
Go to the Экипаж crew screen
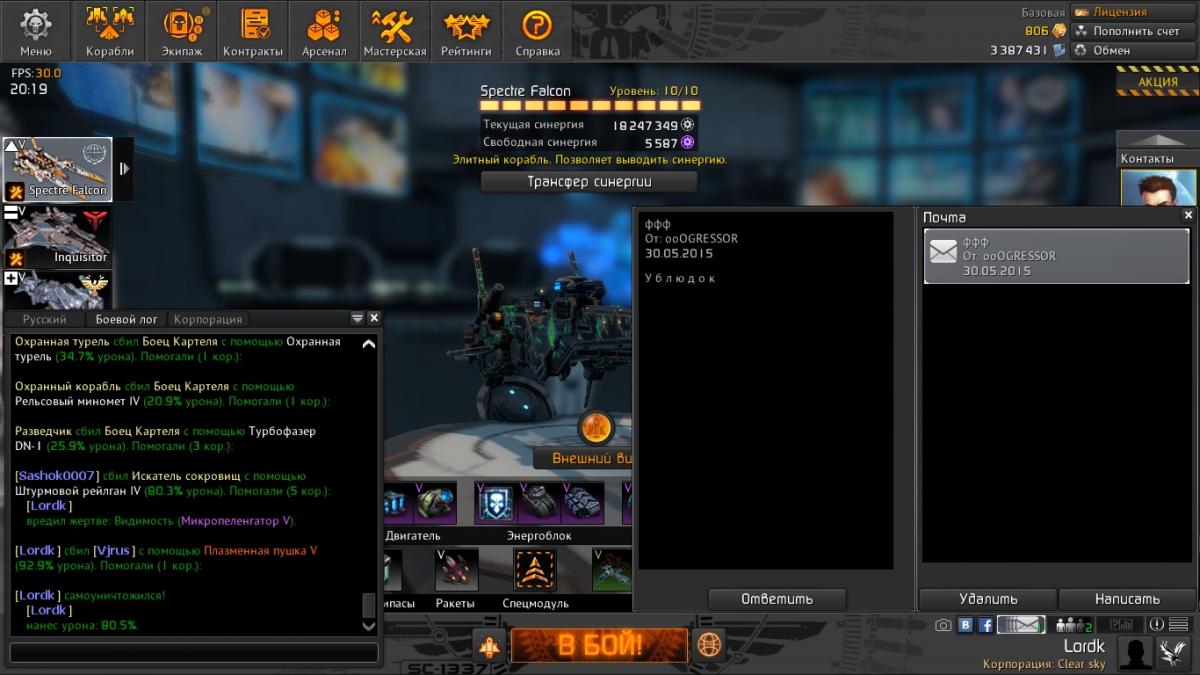click(181, 31)
